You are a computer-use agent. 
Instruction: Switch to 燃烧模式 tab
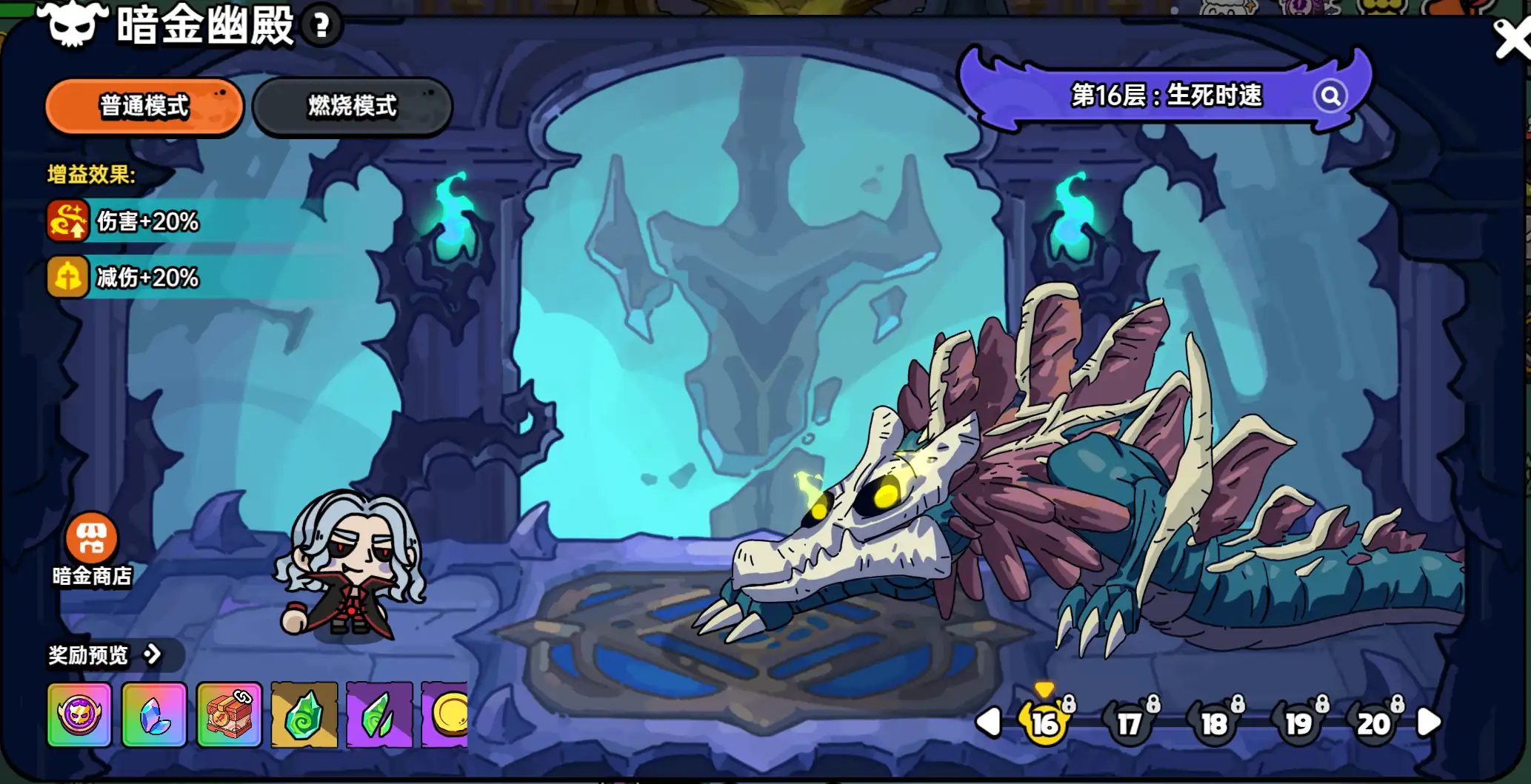352,107
